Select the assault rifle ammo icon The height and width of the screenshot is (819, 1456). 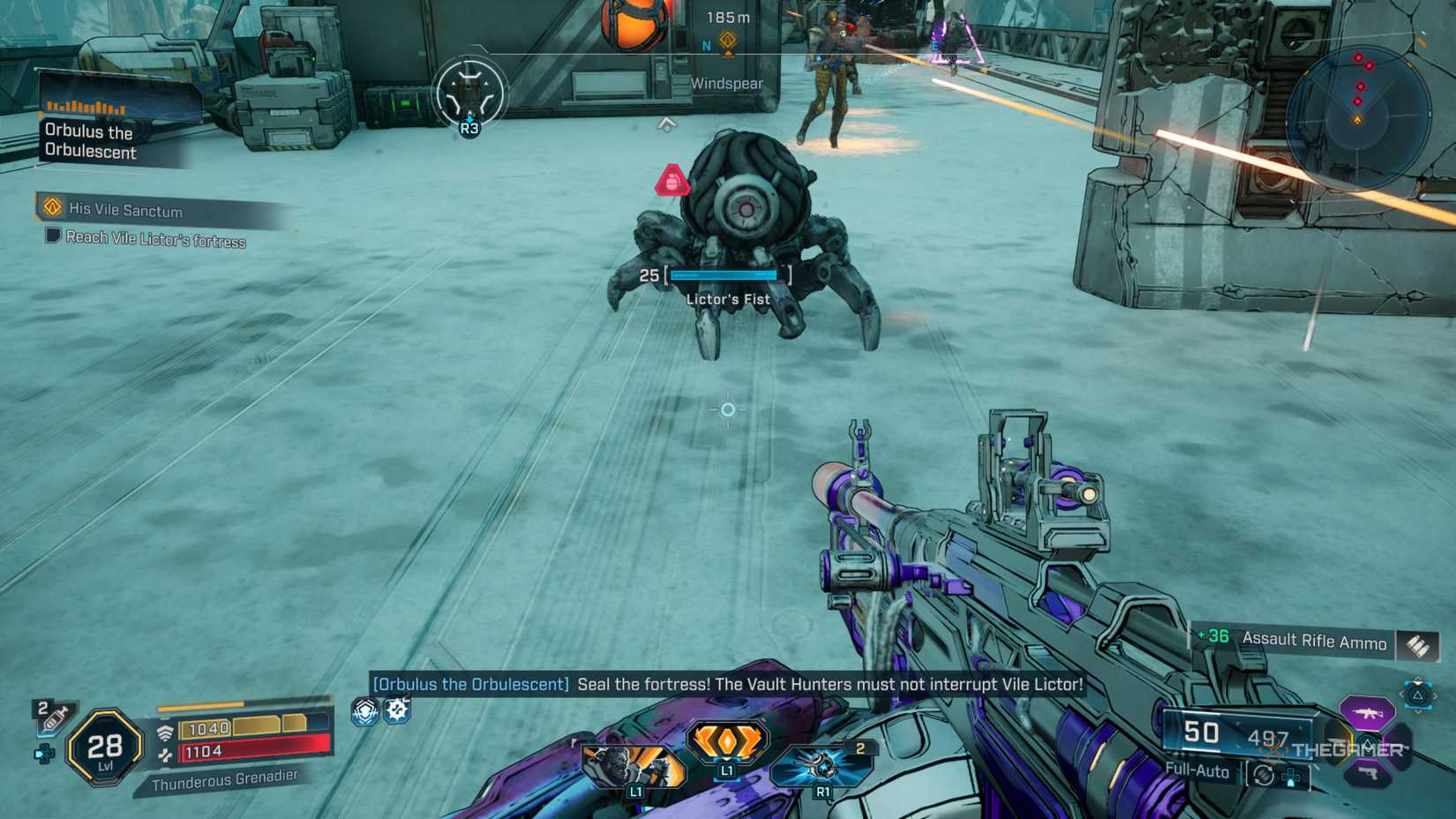(x=1418, y=644)
